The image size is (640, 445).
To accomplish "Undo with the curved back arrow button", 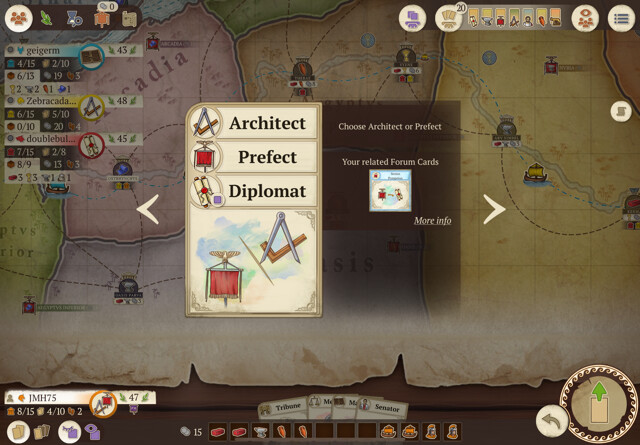I will tap(549, 419).
